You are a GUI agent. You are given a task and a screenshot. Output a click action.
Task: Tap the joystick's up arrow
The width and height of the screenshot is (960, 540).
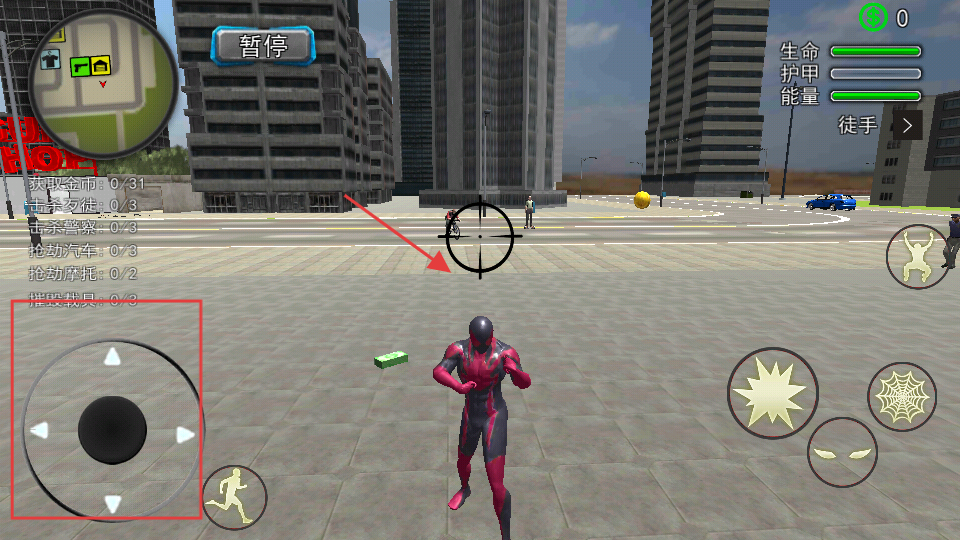pyautogui.click(x=113, y=357)
